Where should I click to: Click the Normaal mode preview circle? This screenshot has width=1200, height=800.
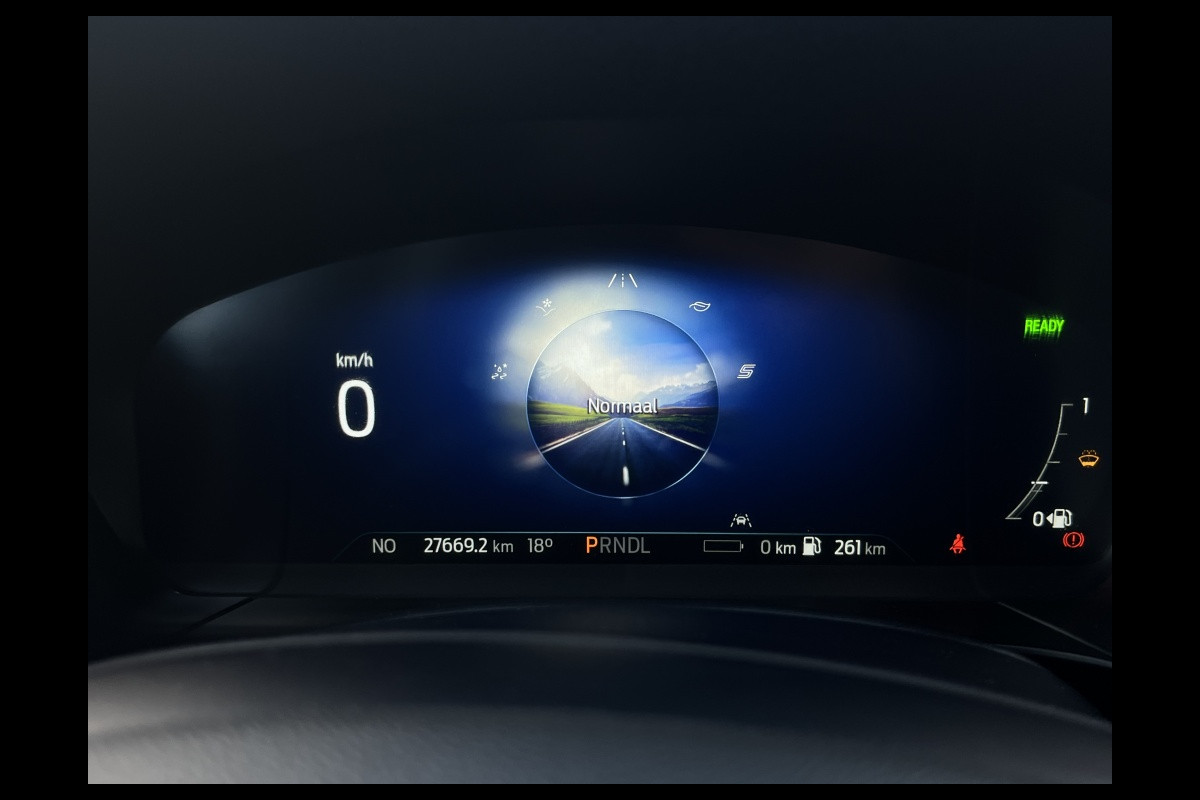click(622, 404)
